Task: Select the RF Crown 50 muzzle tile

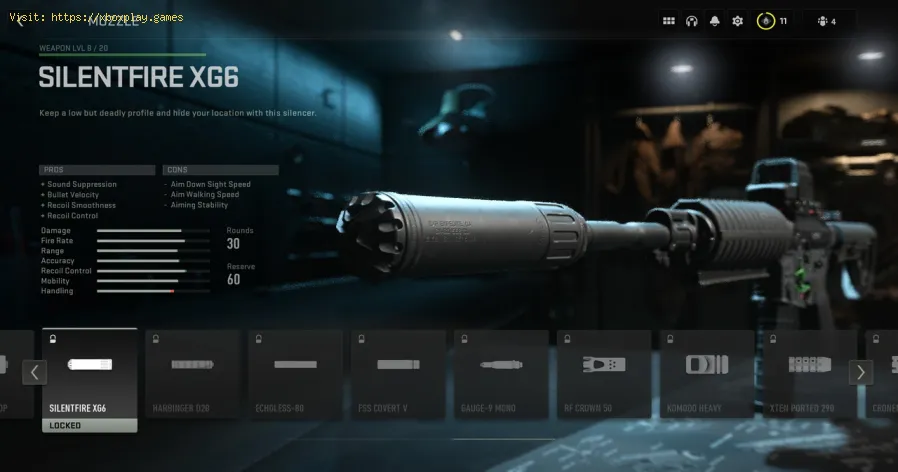Action: click(x=604, y=373)
